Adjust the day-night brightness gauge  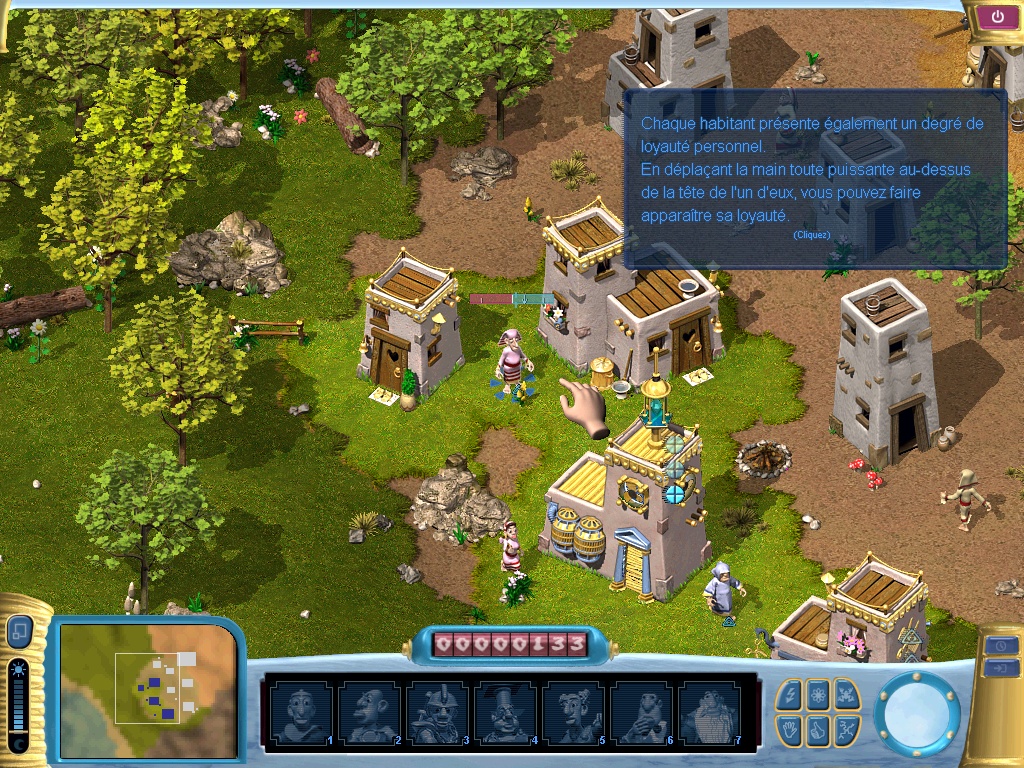click(x=18, y=706)
